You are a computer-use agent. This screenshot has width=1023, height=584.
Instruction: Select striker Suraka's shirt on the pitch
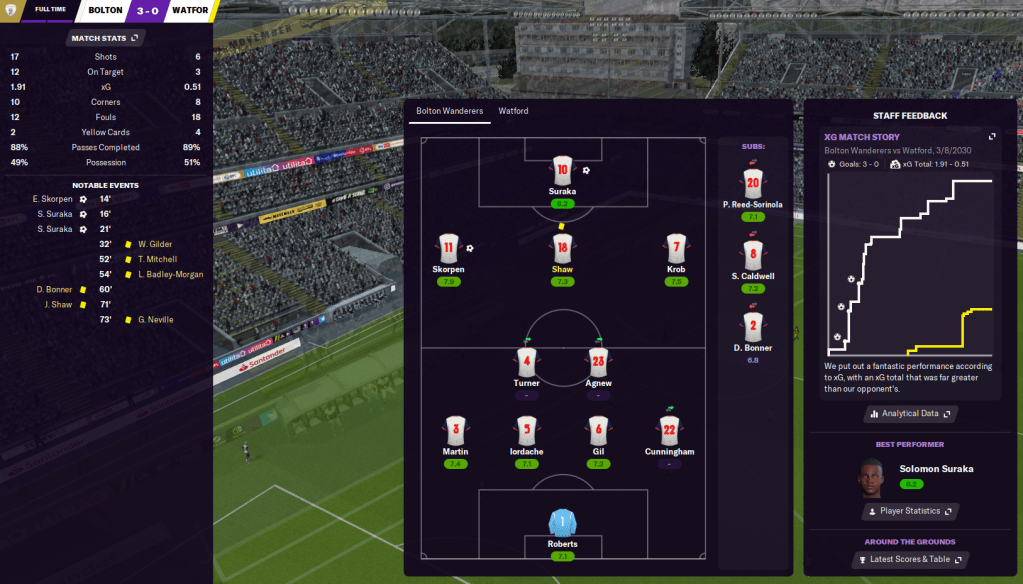click(x=562, y=170)
